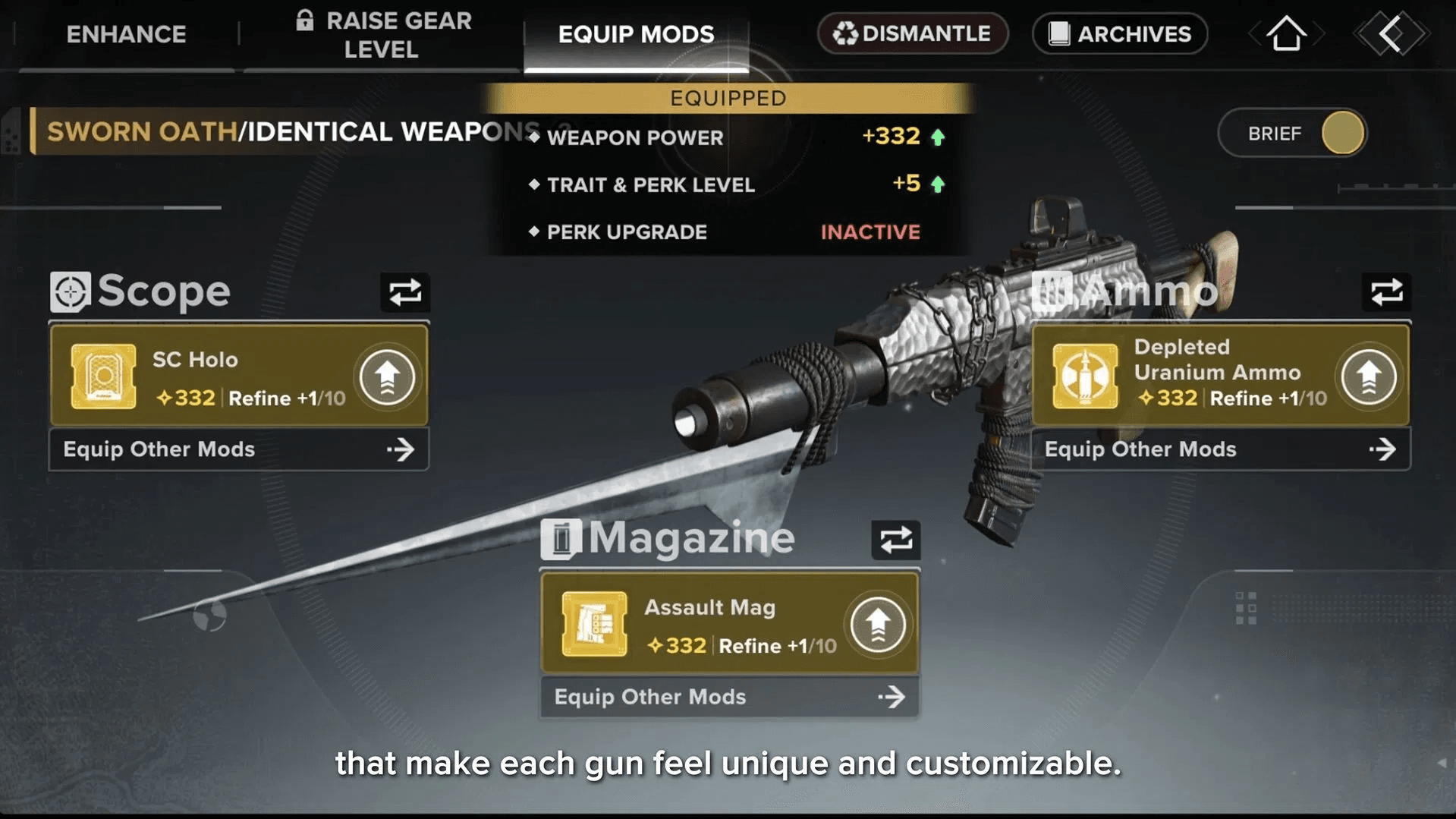Image resolution: width=1456 pixels, height=819 pixels.
Task: Refine the Assault Mag mod
Action: click(x=877, y=625)
